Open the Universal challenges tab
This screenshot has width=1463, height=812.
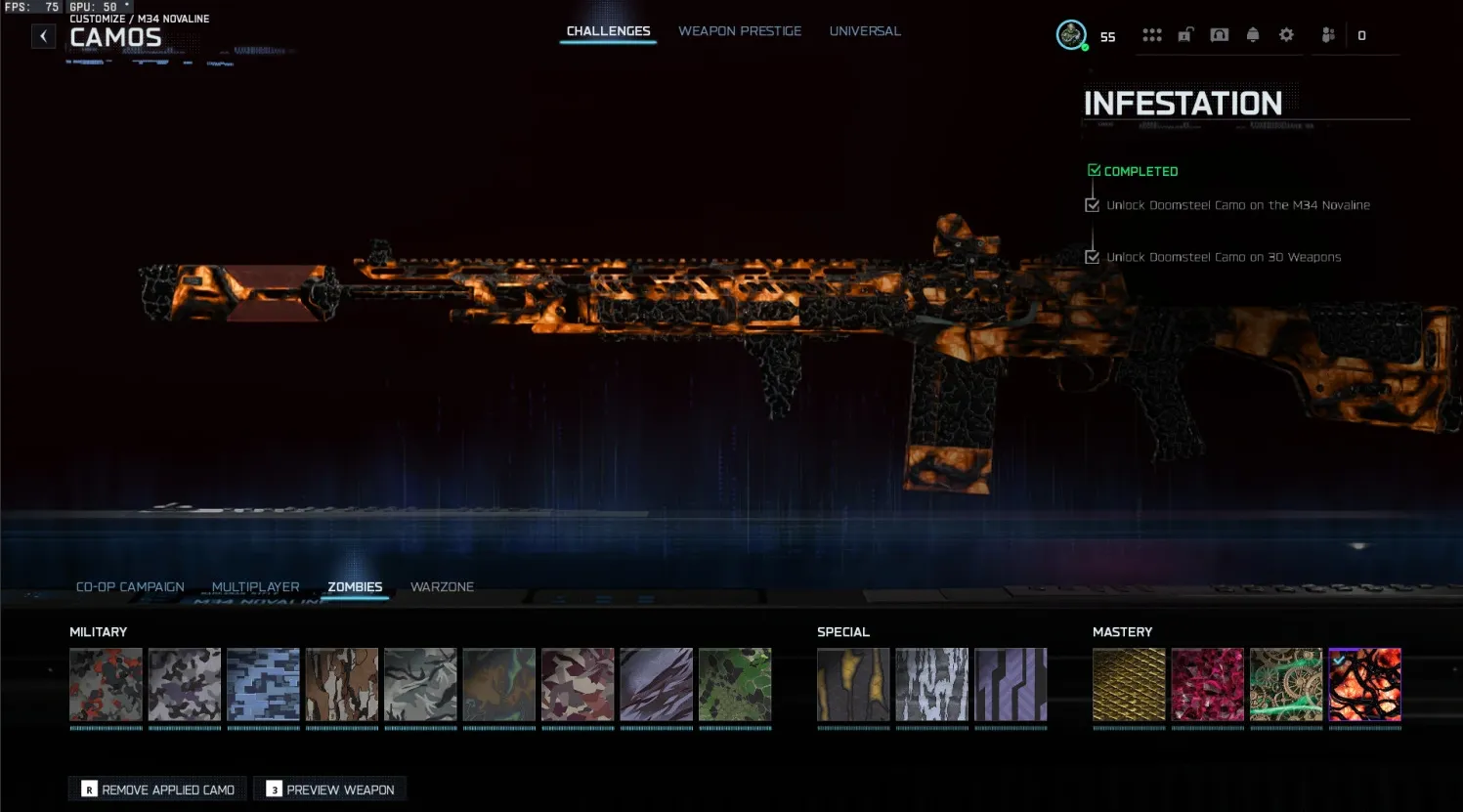[865, 30]
